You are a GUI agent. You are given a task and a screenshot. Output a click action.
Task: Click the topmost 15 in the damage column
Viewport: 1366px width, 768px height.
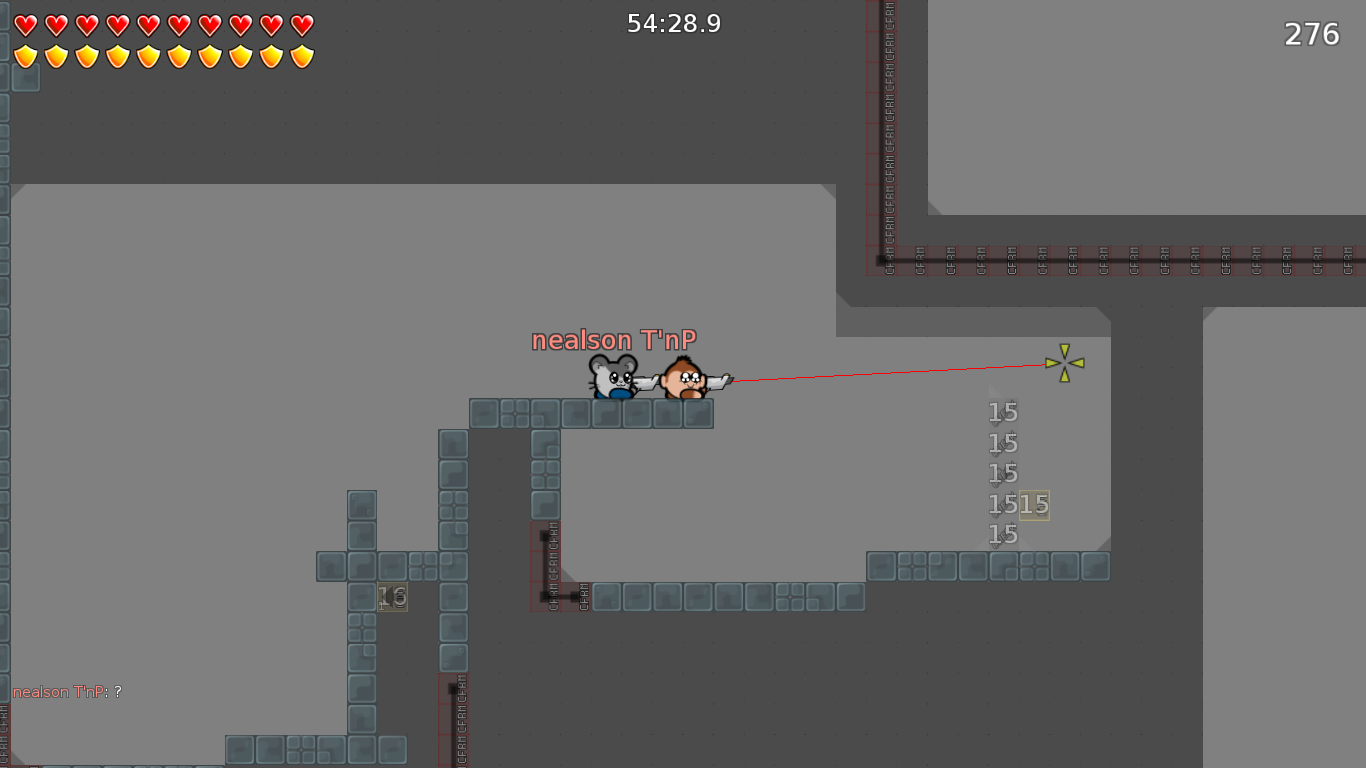(x=1001, y=412)
